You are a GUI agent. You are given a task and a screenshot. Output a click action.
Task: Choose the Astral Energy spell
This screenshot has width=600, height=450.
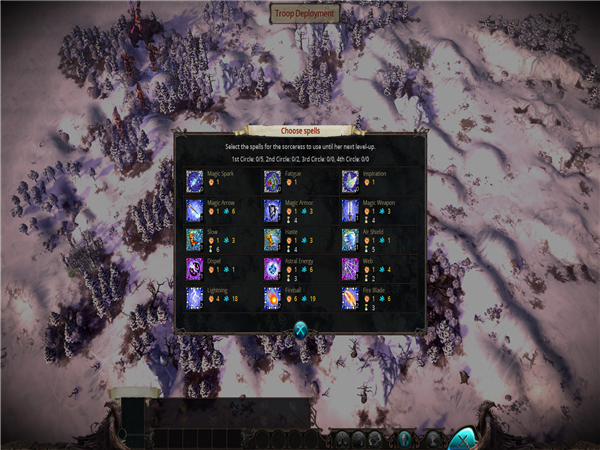click(272, 268)
